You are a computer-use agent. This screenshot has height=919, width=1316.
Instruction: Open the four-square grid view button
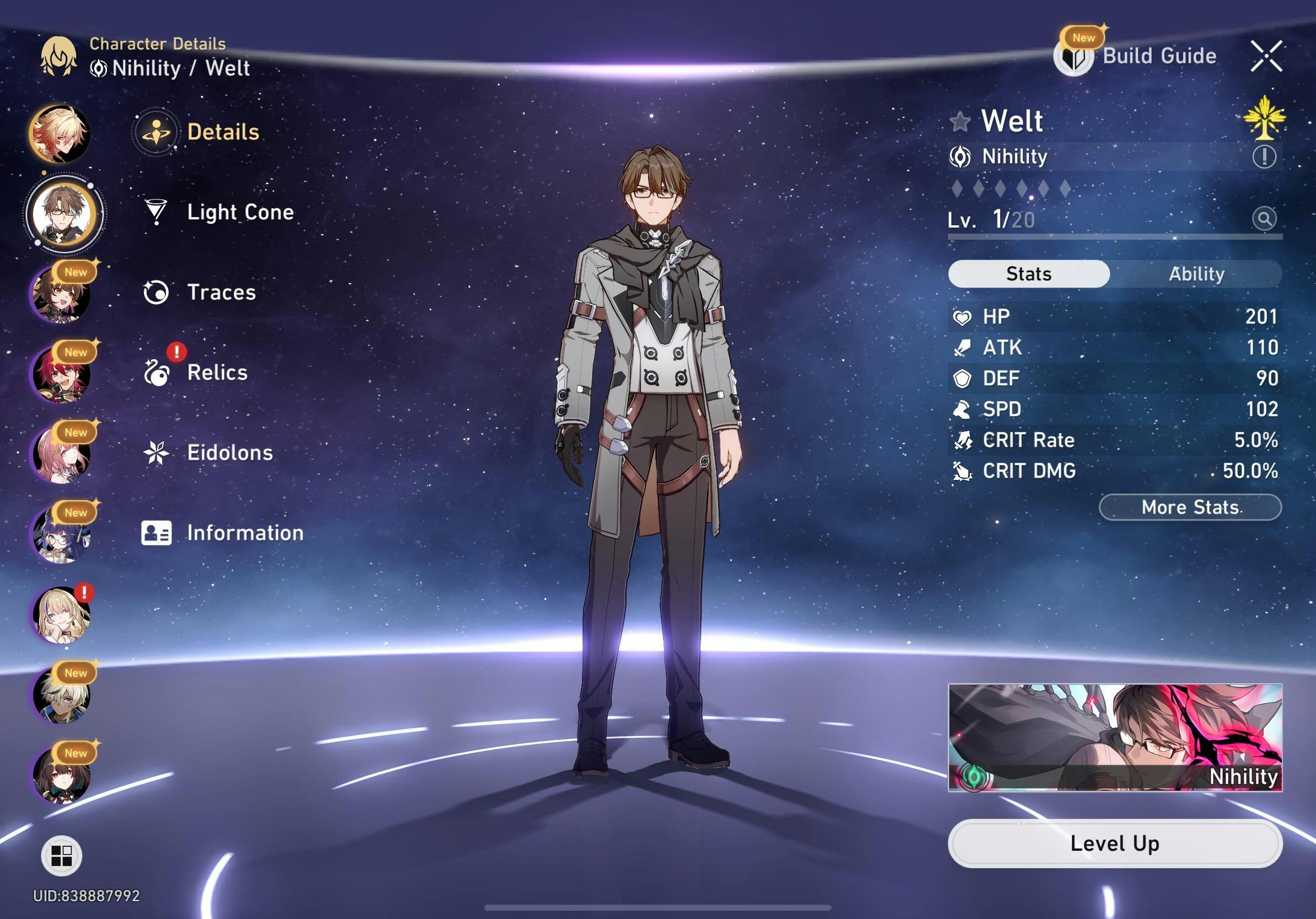[61, 856]
